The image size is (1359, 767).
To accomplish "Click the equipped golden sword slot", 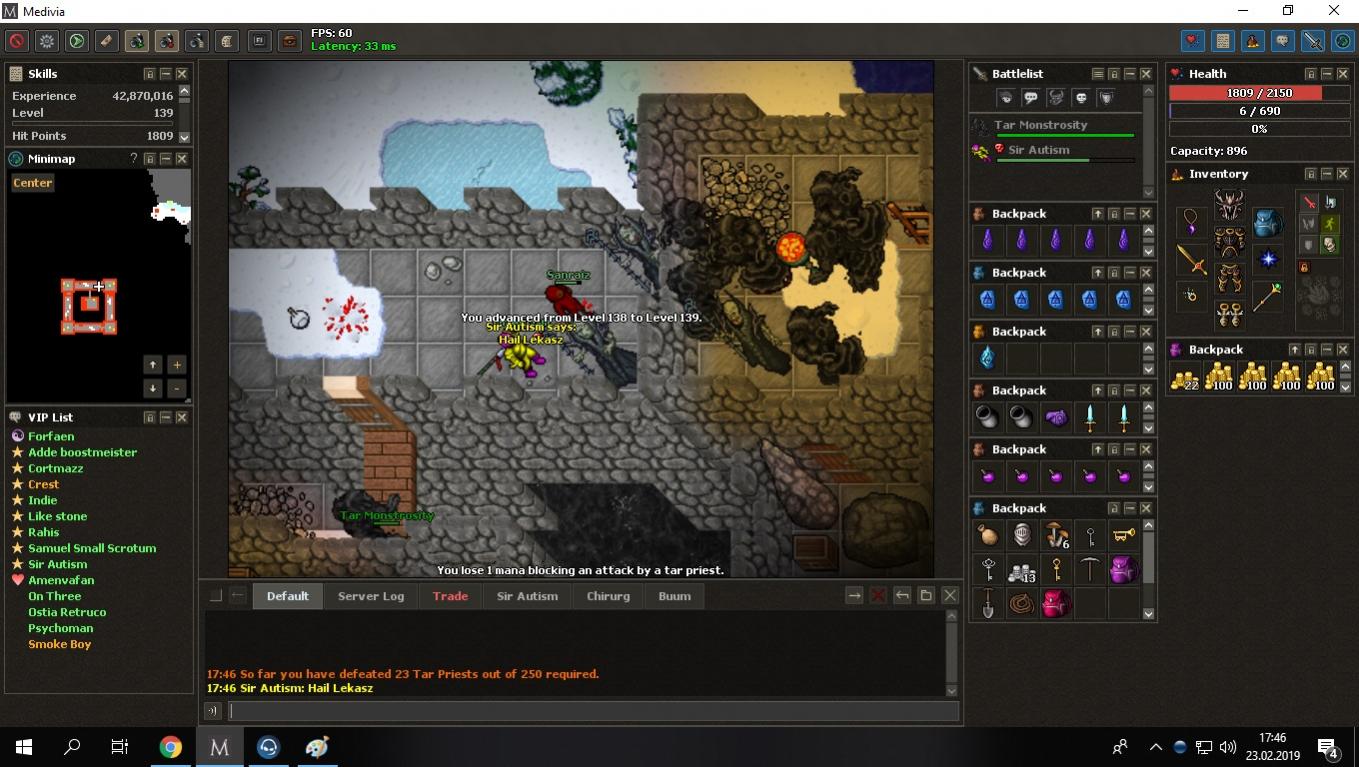I will pyautogui.click(x=1191, y=260).
